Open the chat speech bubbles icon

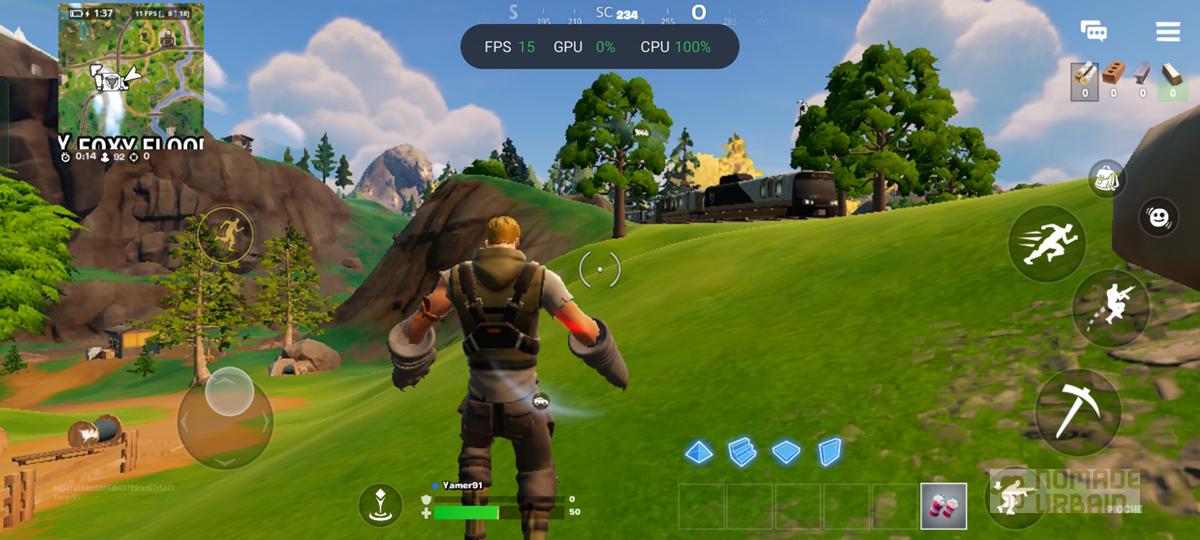click(1094, 31)
